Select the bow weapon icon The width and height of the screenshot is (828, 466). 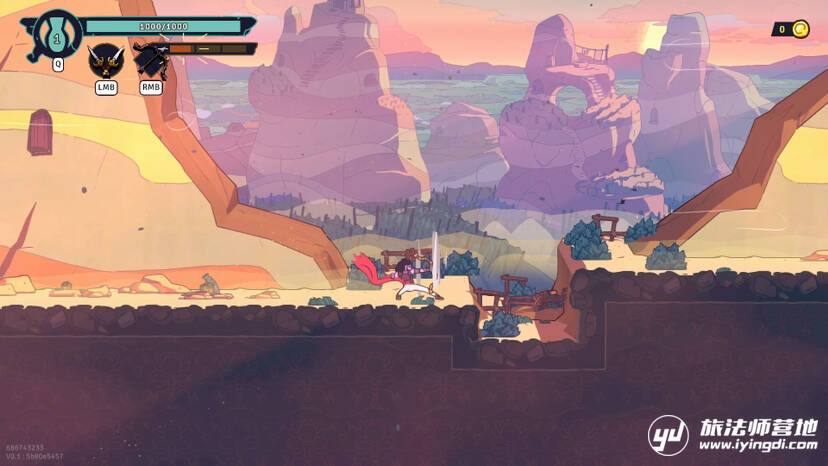151,60
